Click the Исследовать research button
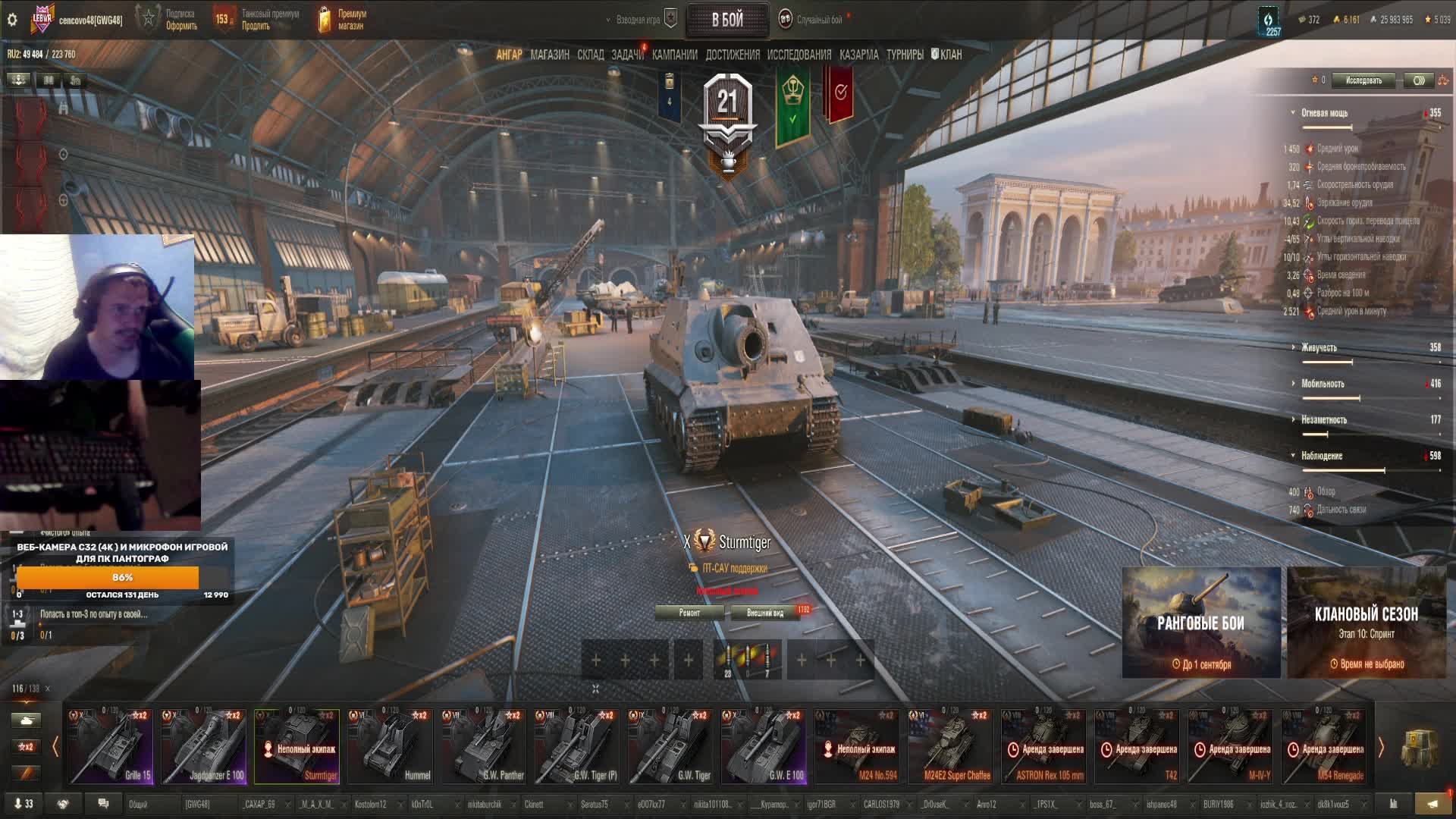This screenshot has width=1456, height=819. [1363, 80]
